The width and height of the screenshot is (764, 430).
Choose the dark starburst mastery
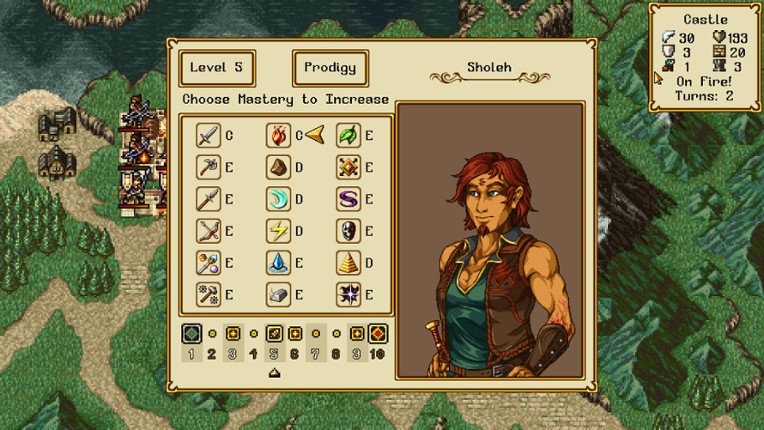coord(348,294)
